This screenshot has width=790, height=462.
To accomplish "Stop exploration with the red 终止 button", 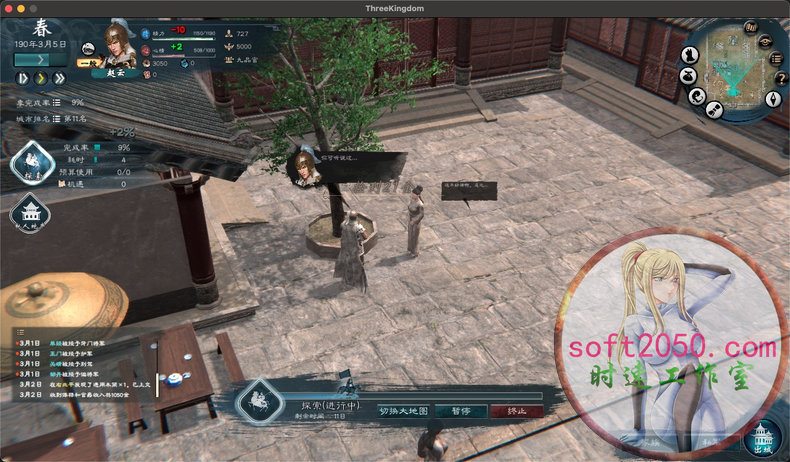I will pos(517,411).
